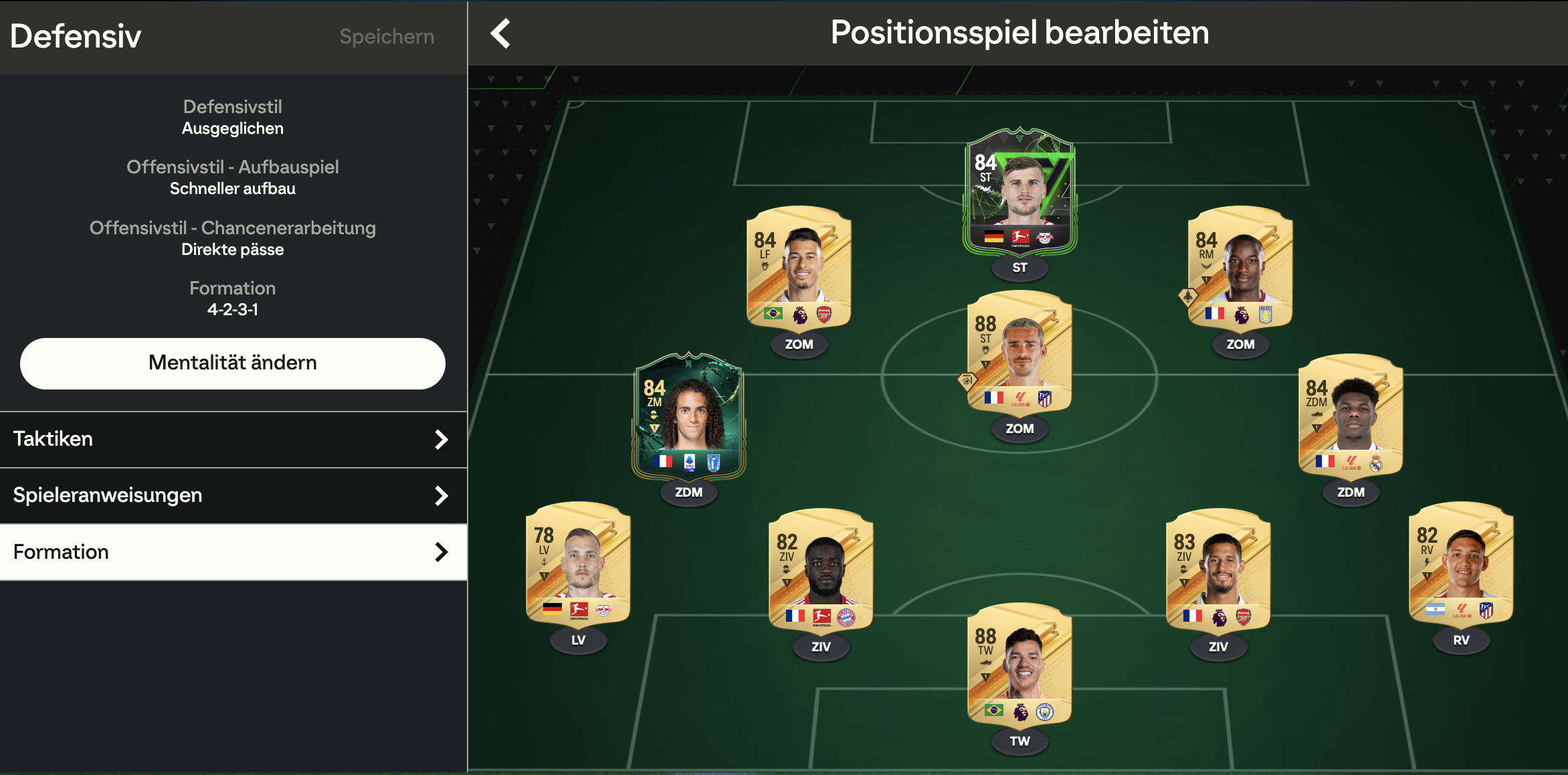The width and height of the screenshot is (1568, 775).
Task: Select the 82 RV right-back card
Action: tap(1461, 564)
